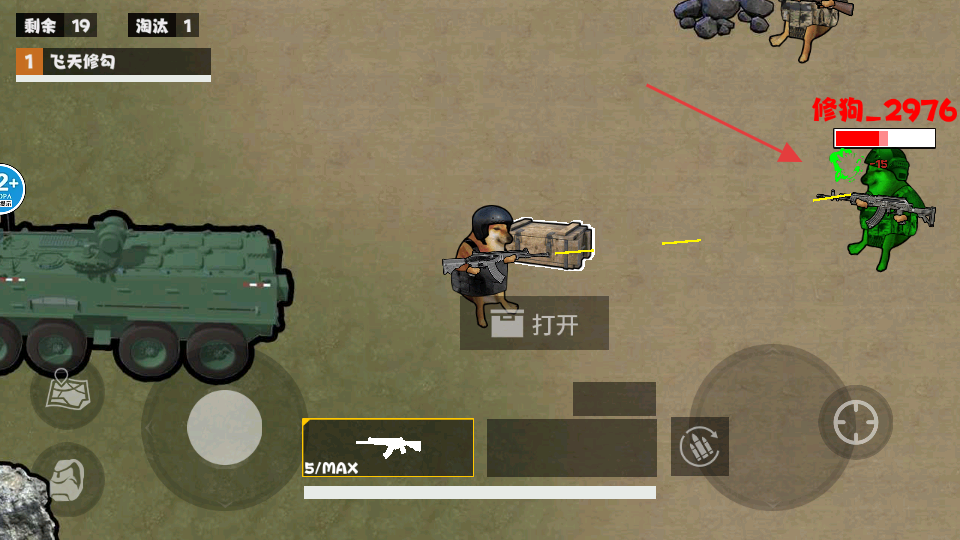Tap the 打开 button to open the crate
Screen dimensions: 960x540
(534, 324)
